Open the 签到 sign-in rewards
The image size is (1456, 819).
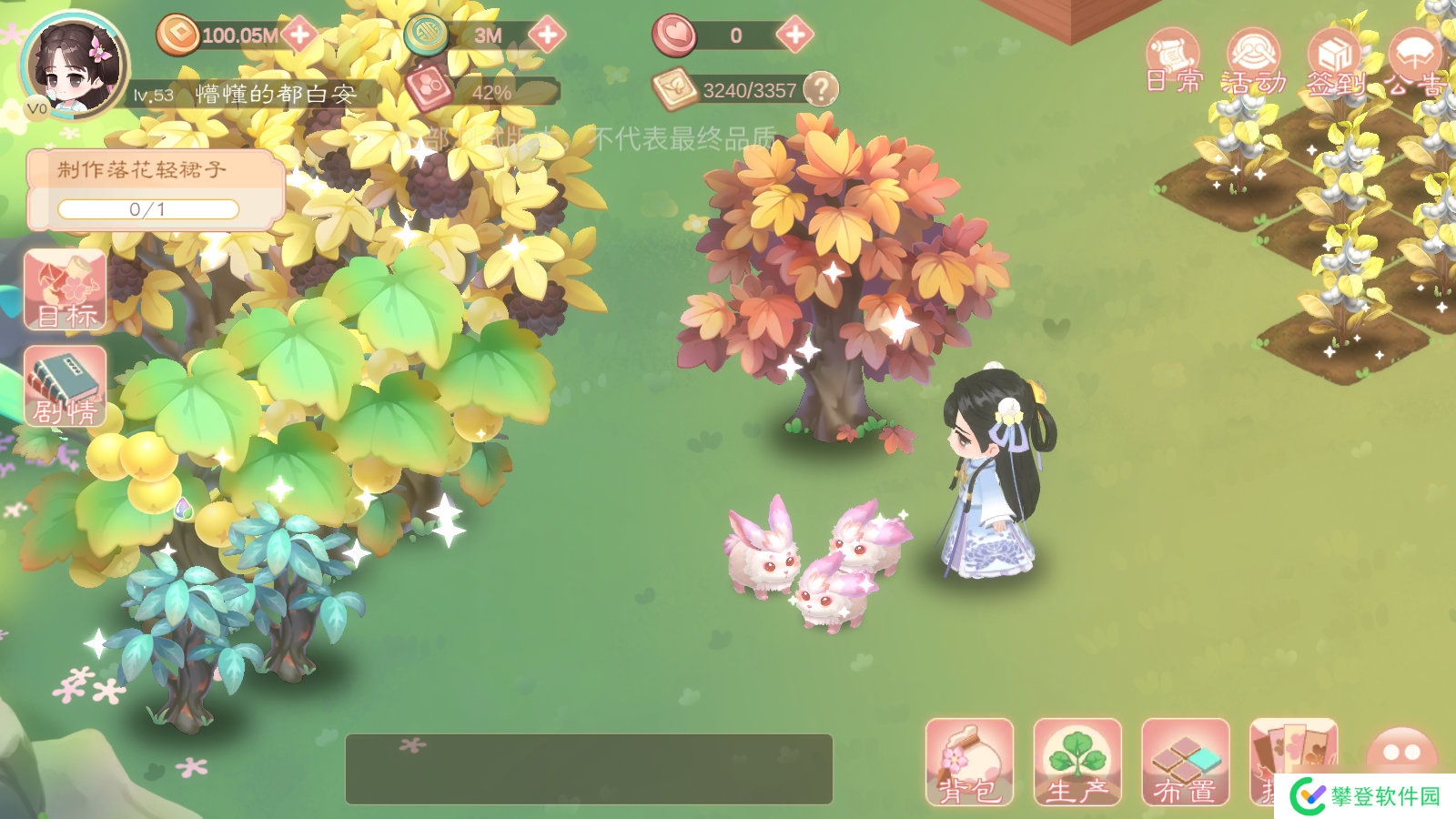tap(1335, 62)
